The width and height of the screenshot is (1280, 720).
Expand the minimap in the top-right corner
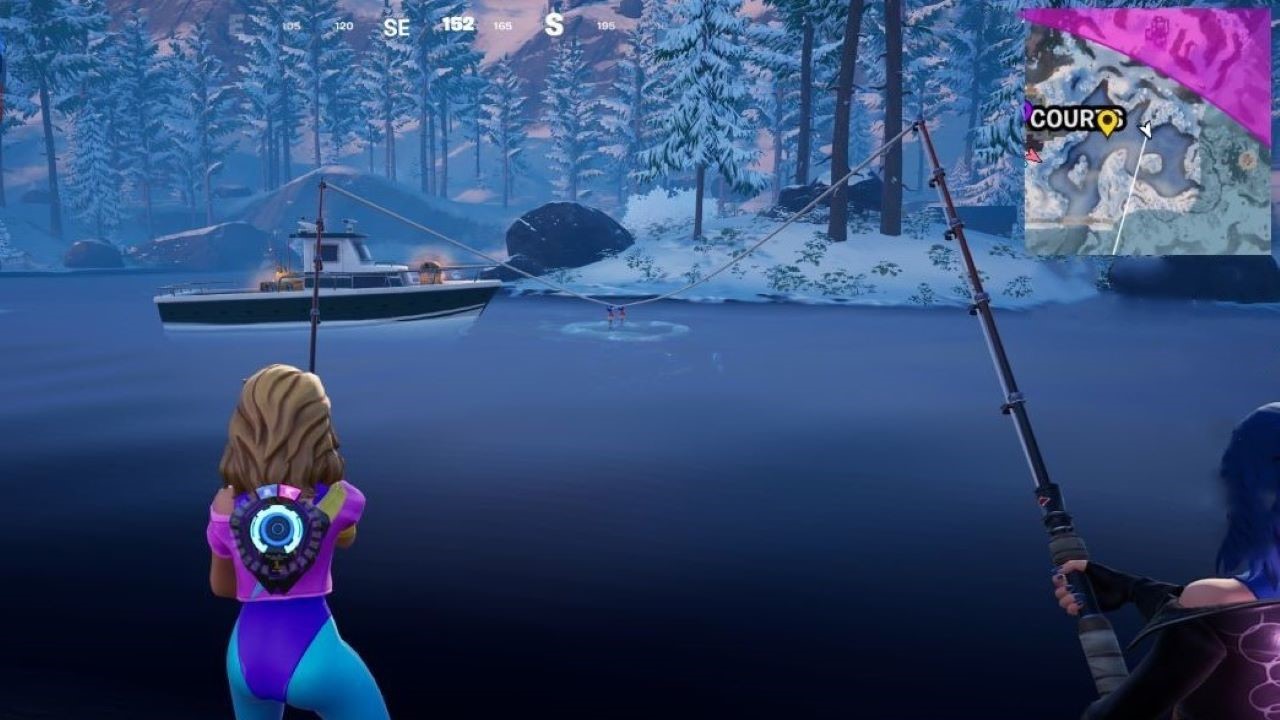(x=1150, y=130)
